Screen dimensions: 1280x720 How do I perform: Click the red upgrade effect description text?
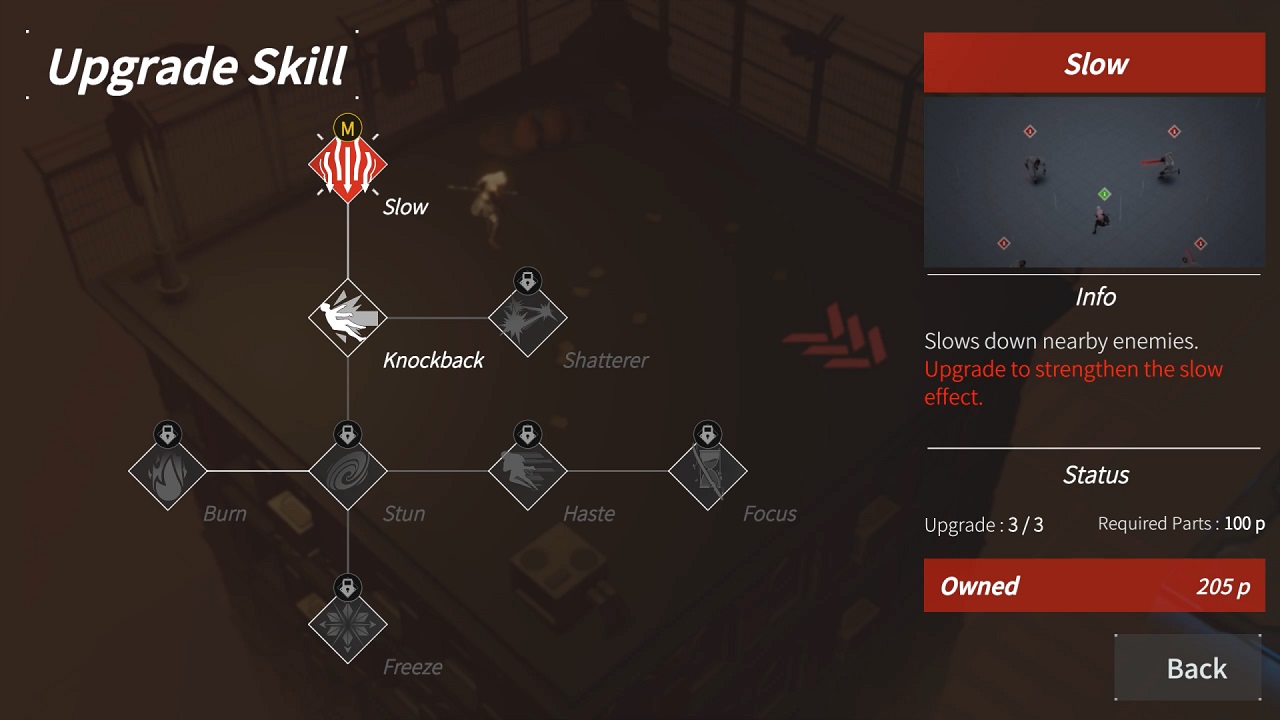[x=1069, y=382]
